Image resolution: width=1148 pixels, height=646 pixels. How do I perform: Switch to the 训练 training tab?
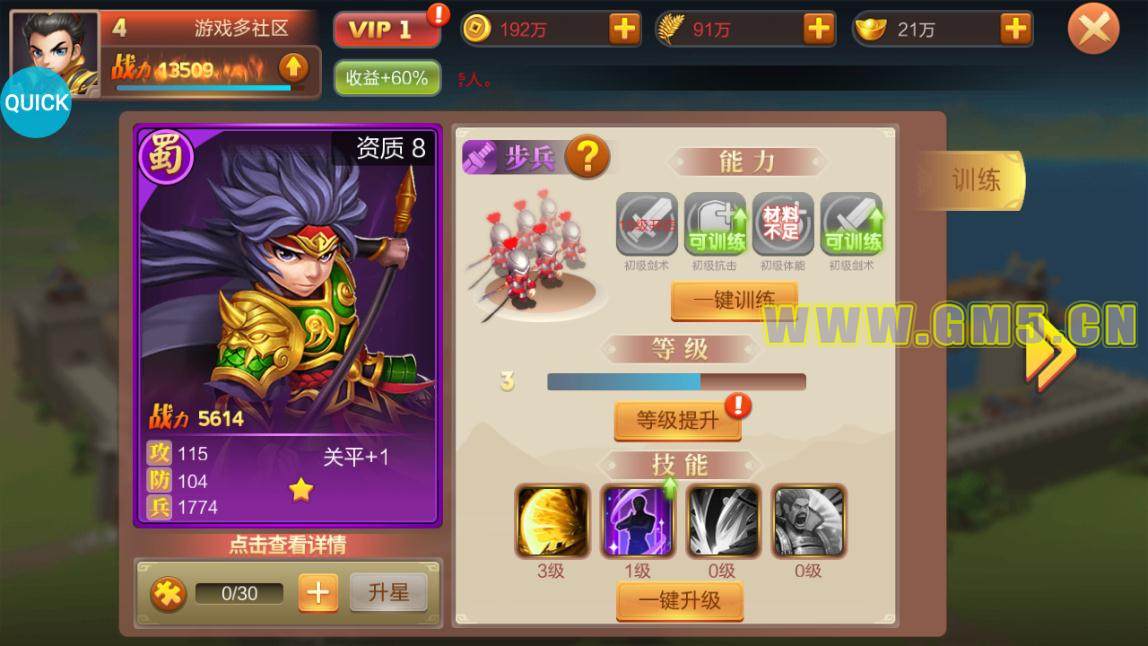tap(974, 180)
